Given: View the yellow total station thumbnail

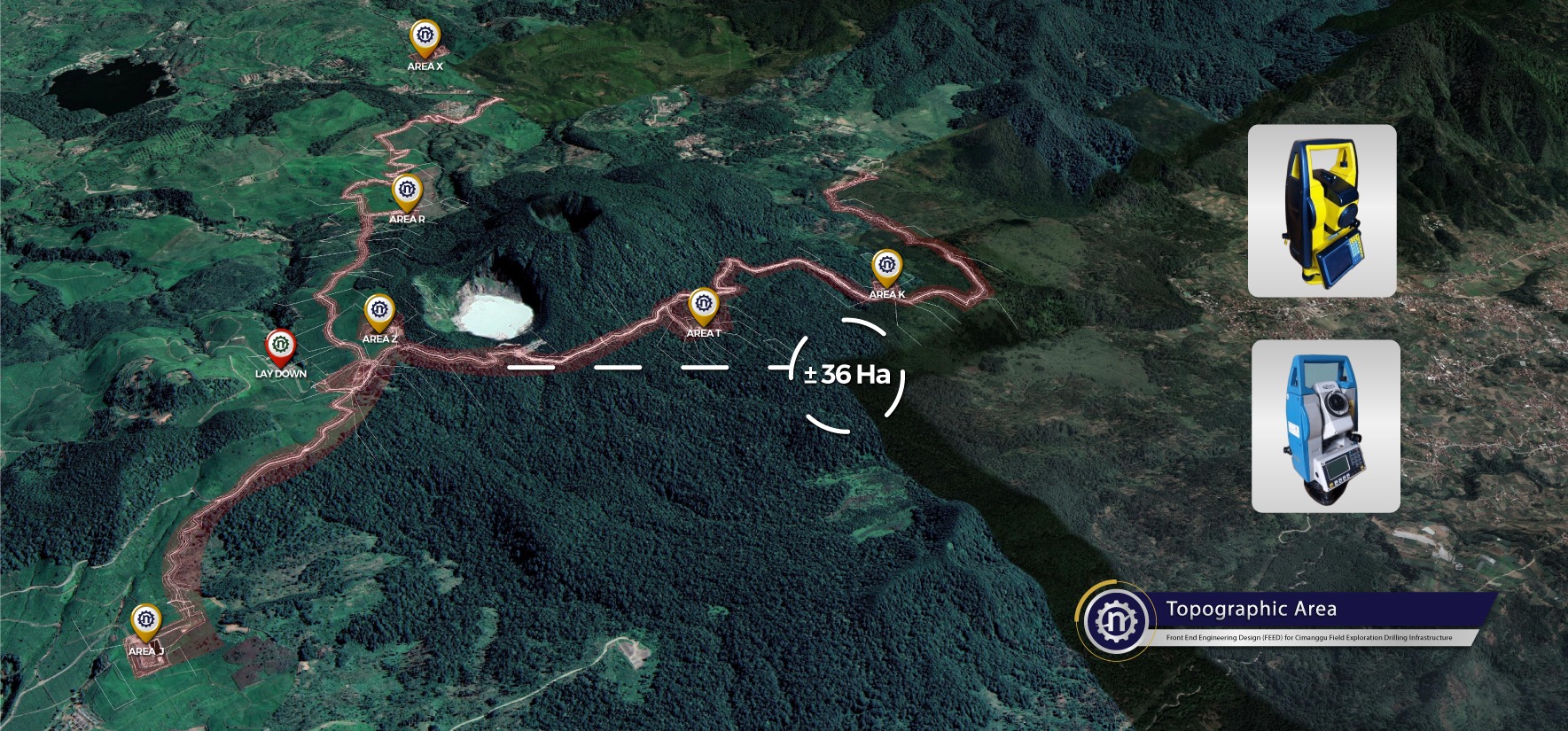Looking at the screenshot, I should [x=1322, y=211].
